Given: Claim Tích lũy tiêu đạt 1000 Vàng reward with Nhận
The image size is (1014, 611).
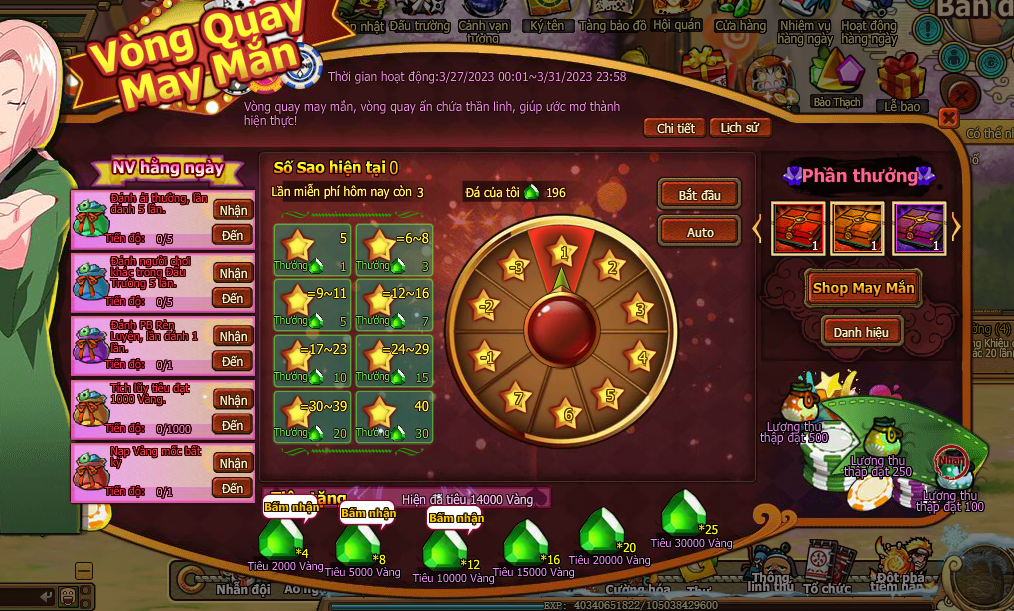Looking at the screenshot, I should [232, 400].
